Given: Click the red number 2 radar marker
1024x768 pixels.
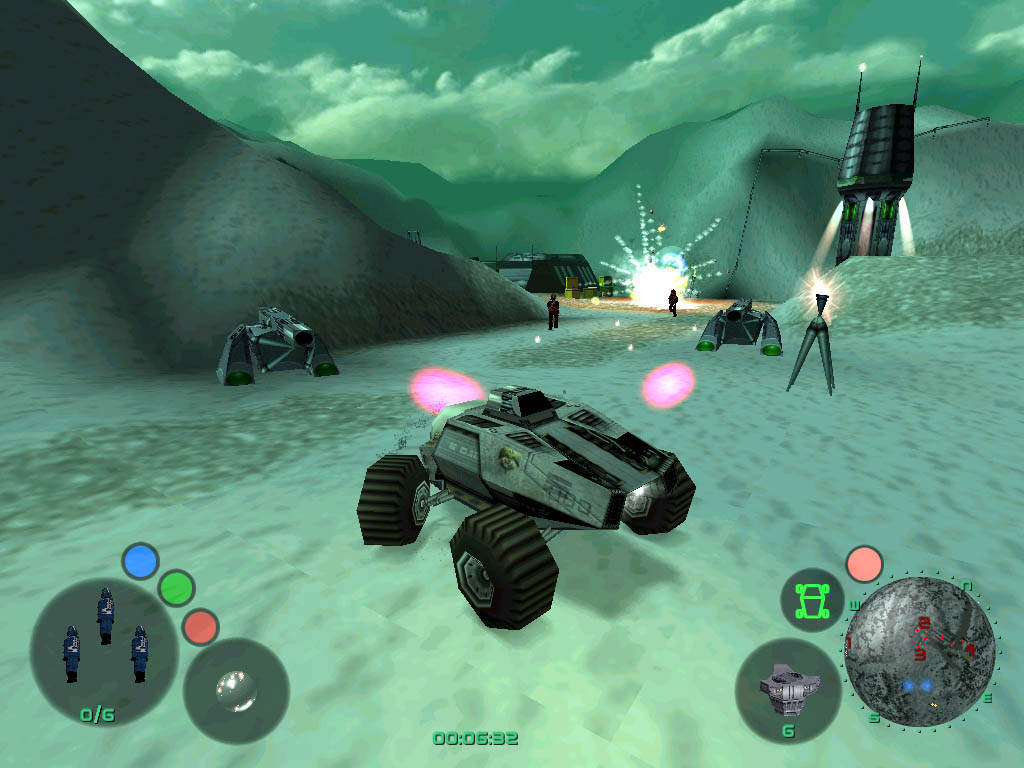Looking at the screenshot, I should [x=924, y=625].
